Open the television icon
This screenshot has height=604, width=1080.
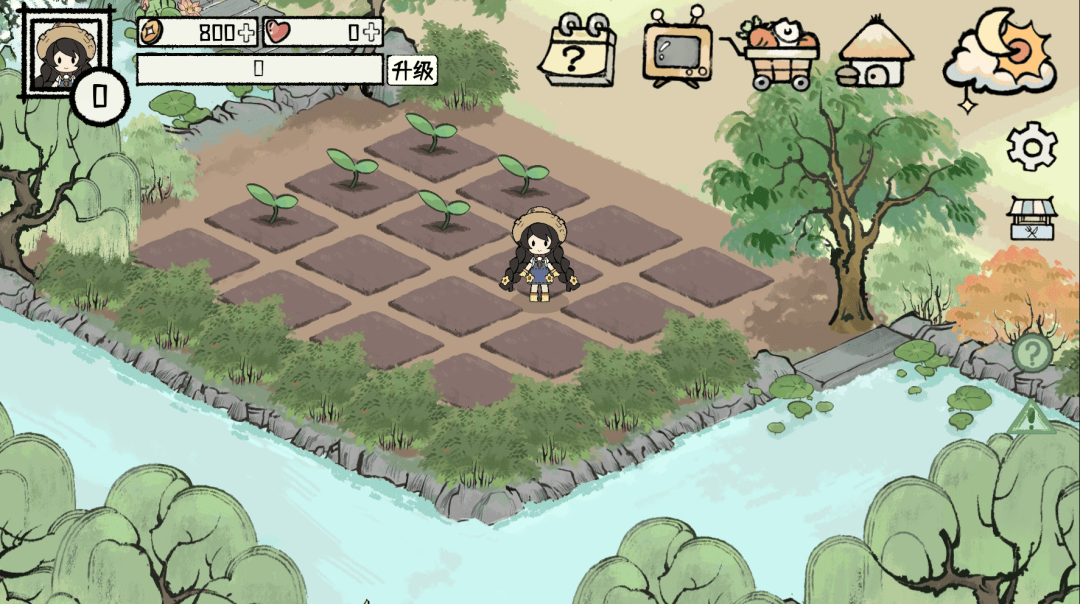677,50
